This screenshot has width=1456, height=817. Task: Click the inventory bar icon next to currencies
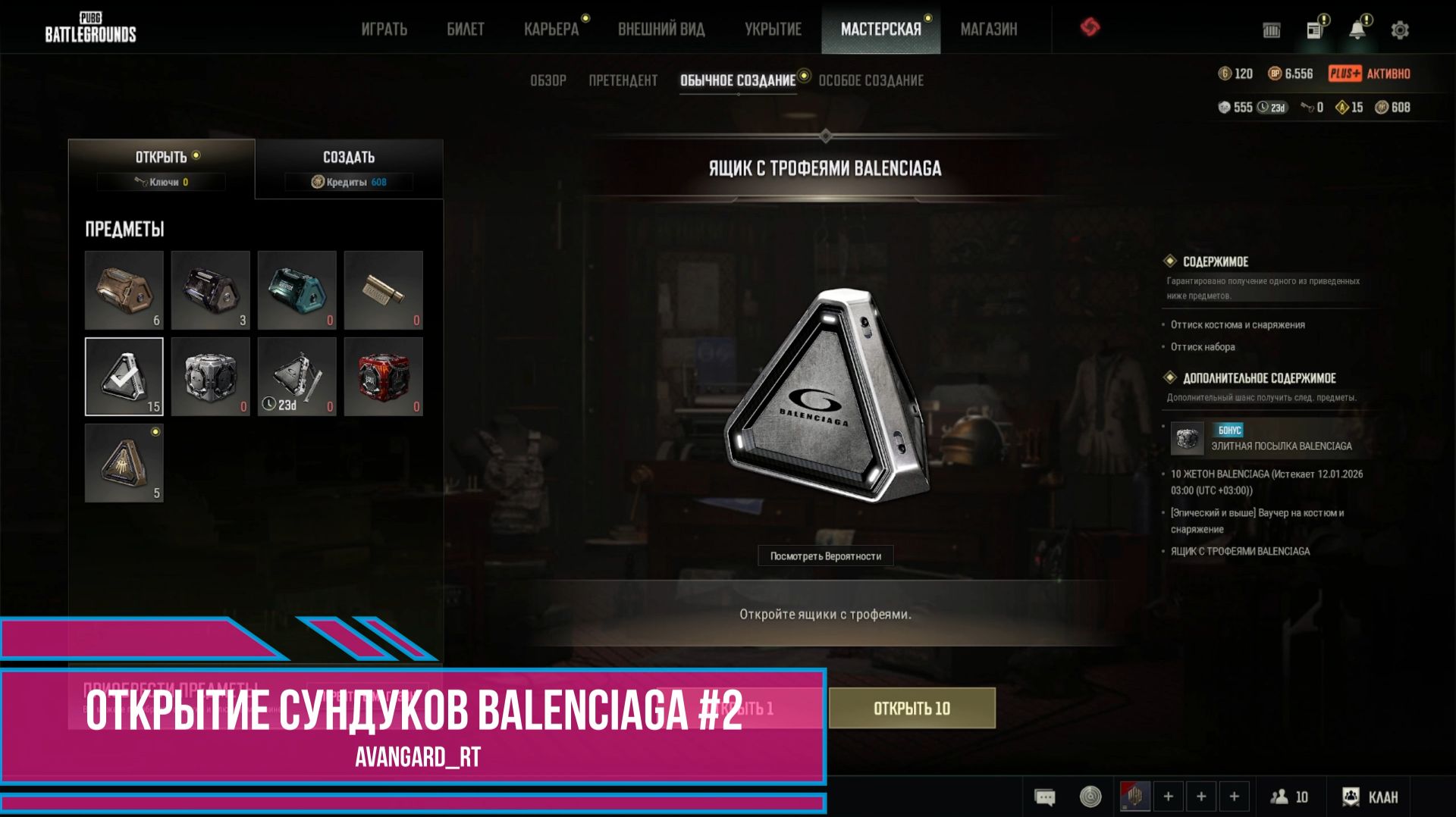click(x=1271, y=30)
